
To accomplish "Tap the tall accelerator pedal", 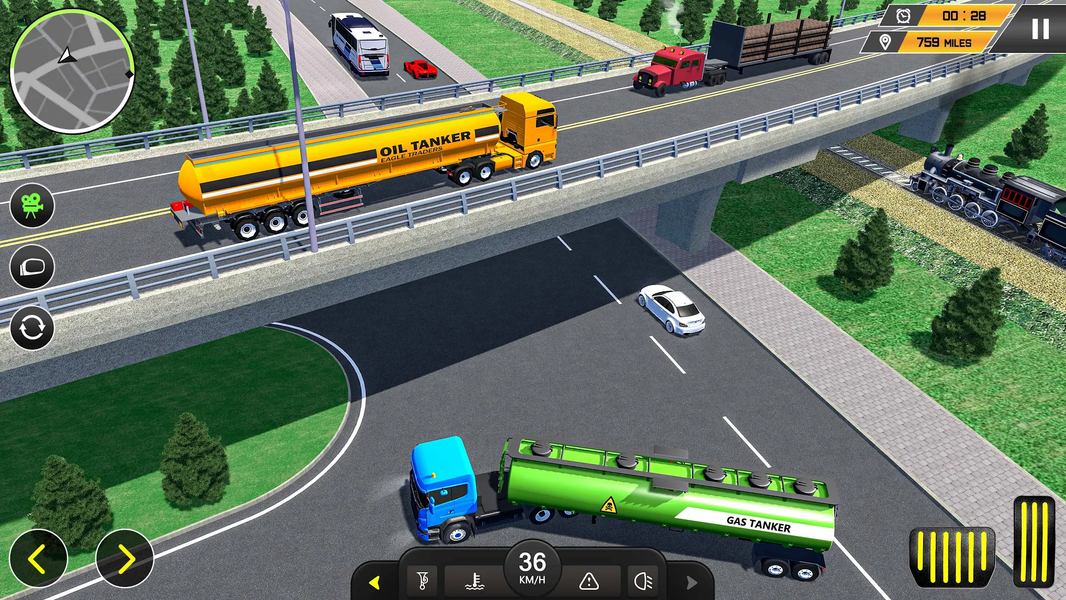I will pyautogui.click(x=1034, y=541).
